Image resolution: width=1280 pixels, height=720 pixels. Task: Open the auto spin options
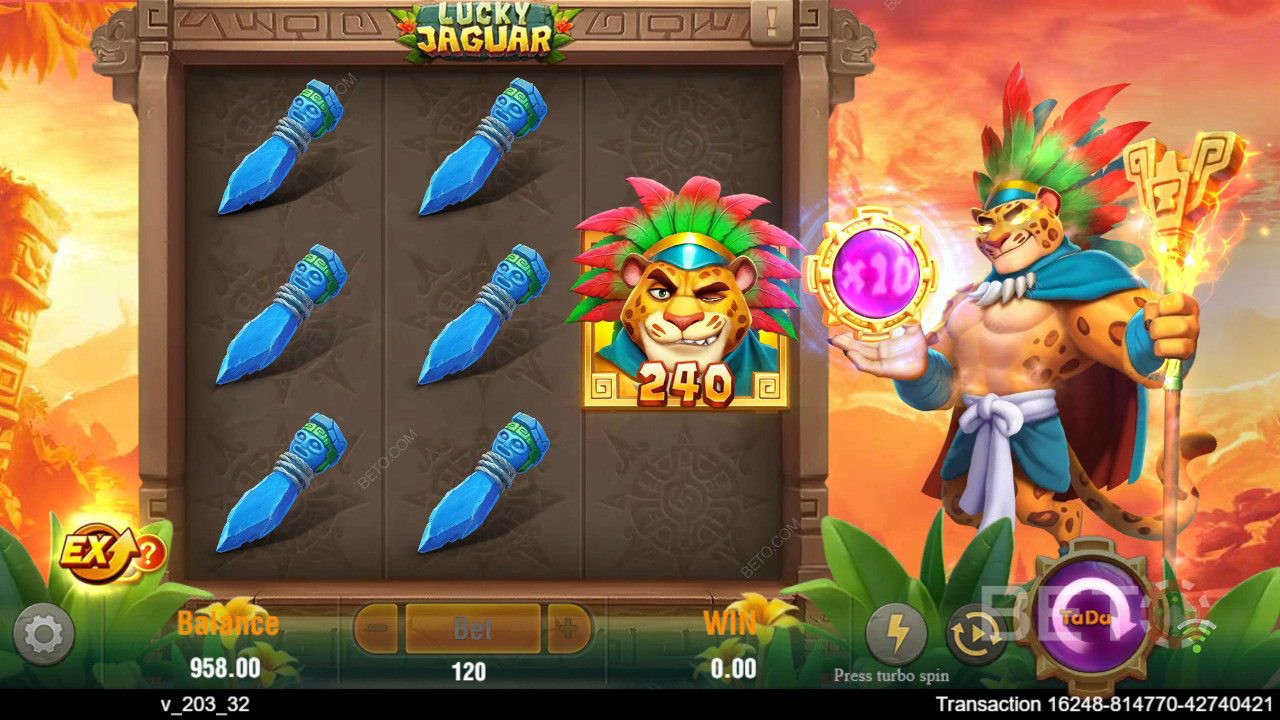tap(976, 634)
